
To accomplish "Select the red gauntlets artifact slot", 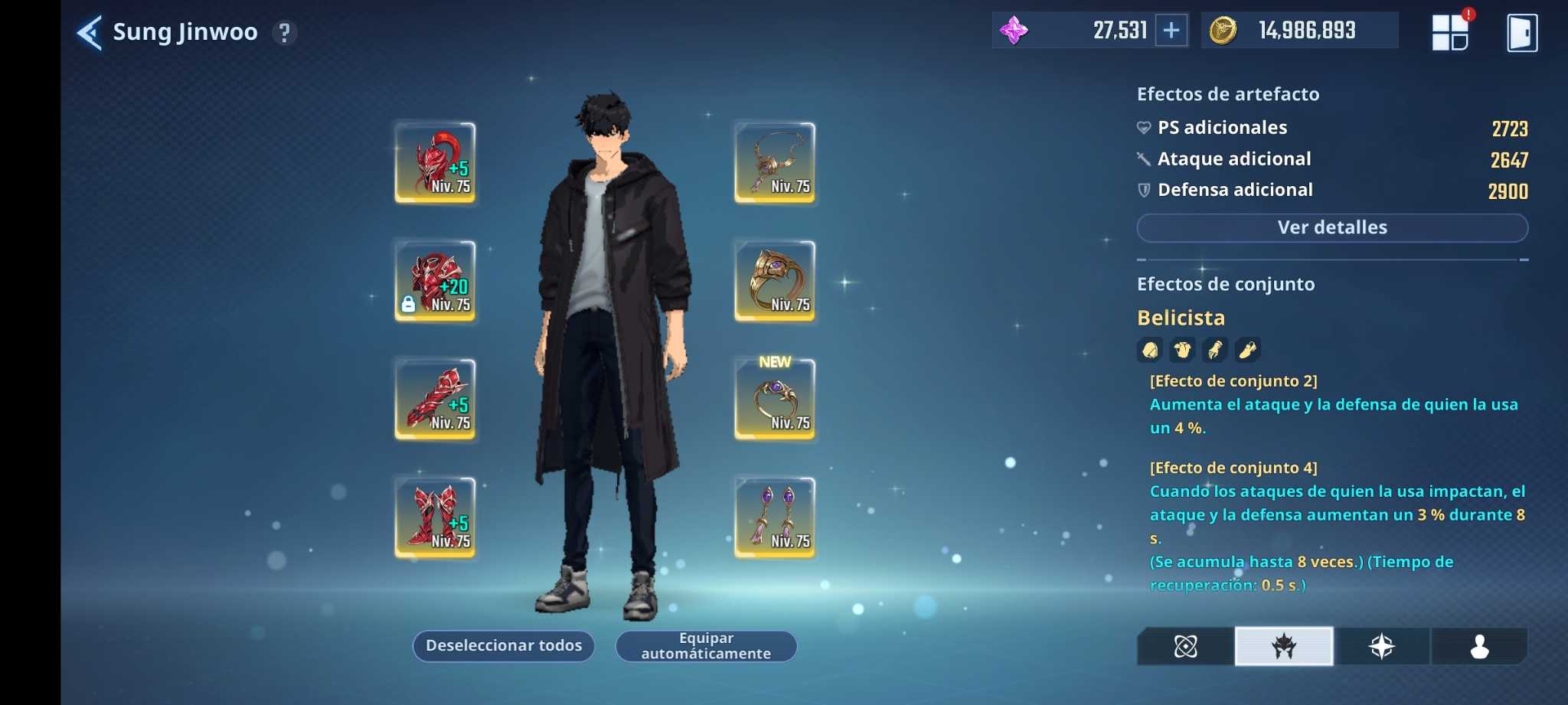I will [435, 399].
